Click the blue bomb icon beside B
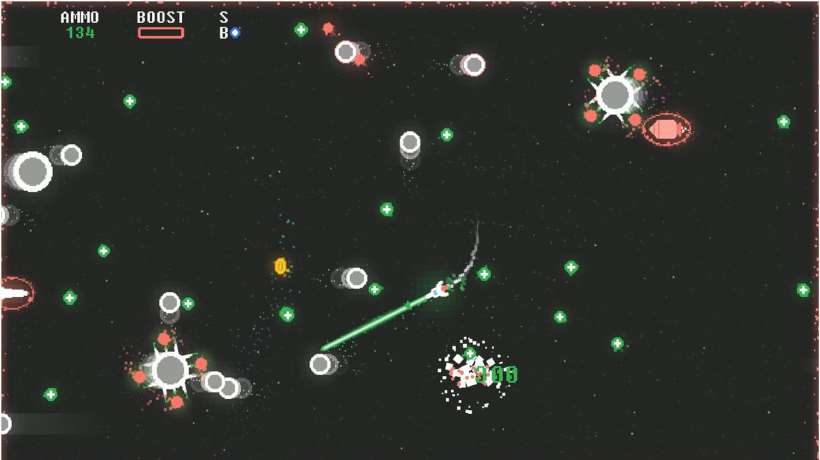The width and height of the screenshot is (820, 460). pyautogui.click(x=236, y=33)
